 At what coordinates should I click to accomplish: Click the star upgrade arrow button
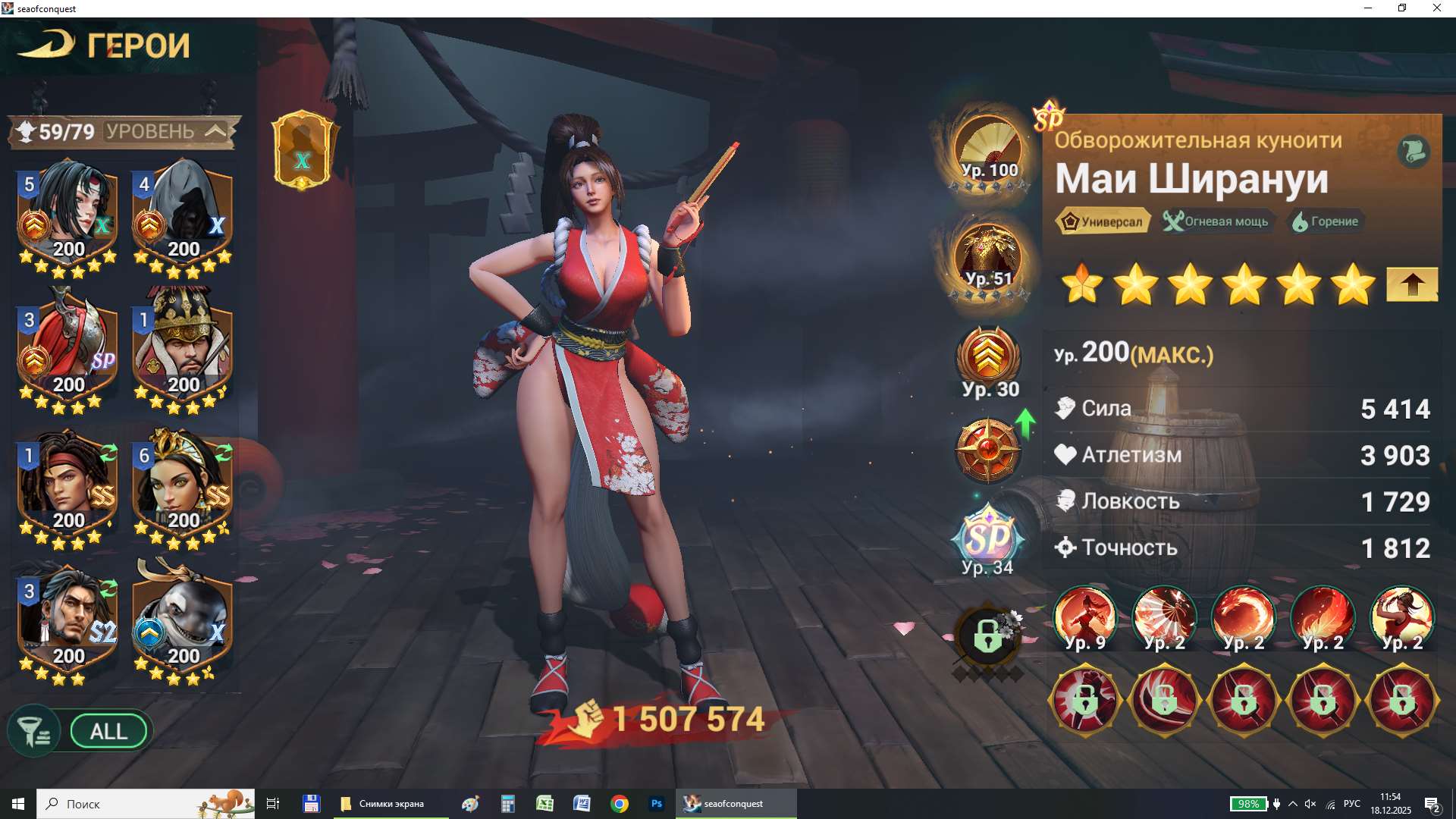[1411, 285]
